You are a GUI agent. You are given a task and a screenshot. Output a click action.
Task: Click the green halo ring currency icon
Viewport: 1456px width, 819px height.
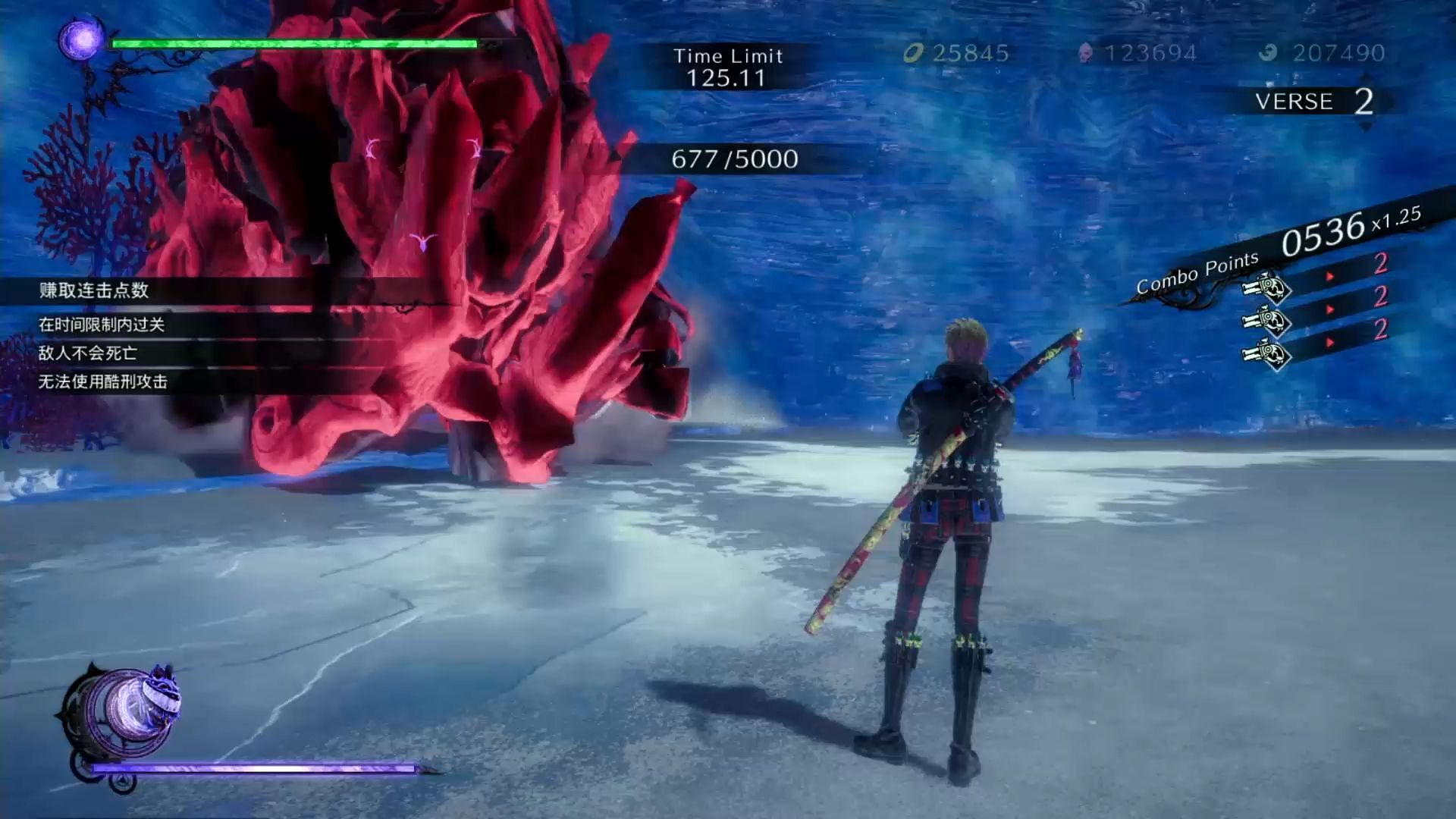[914, 53]
